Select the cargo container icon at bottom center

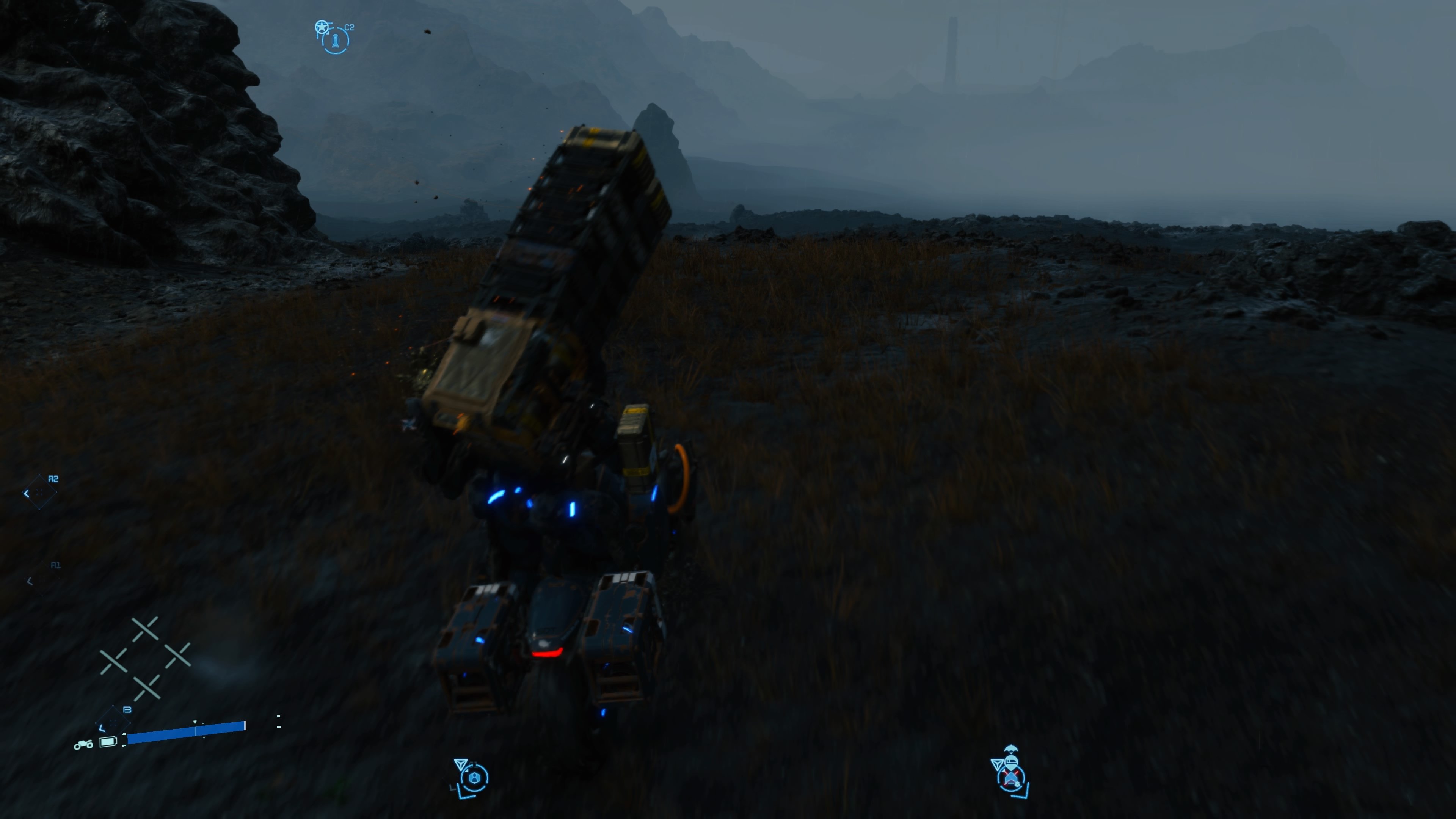(x=475, y=778)
